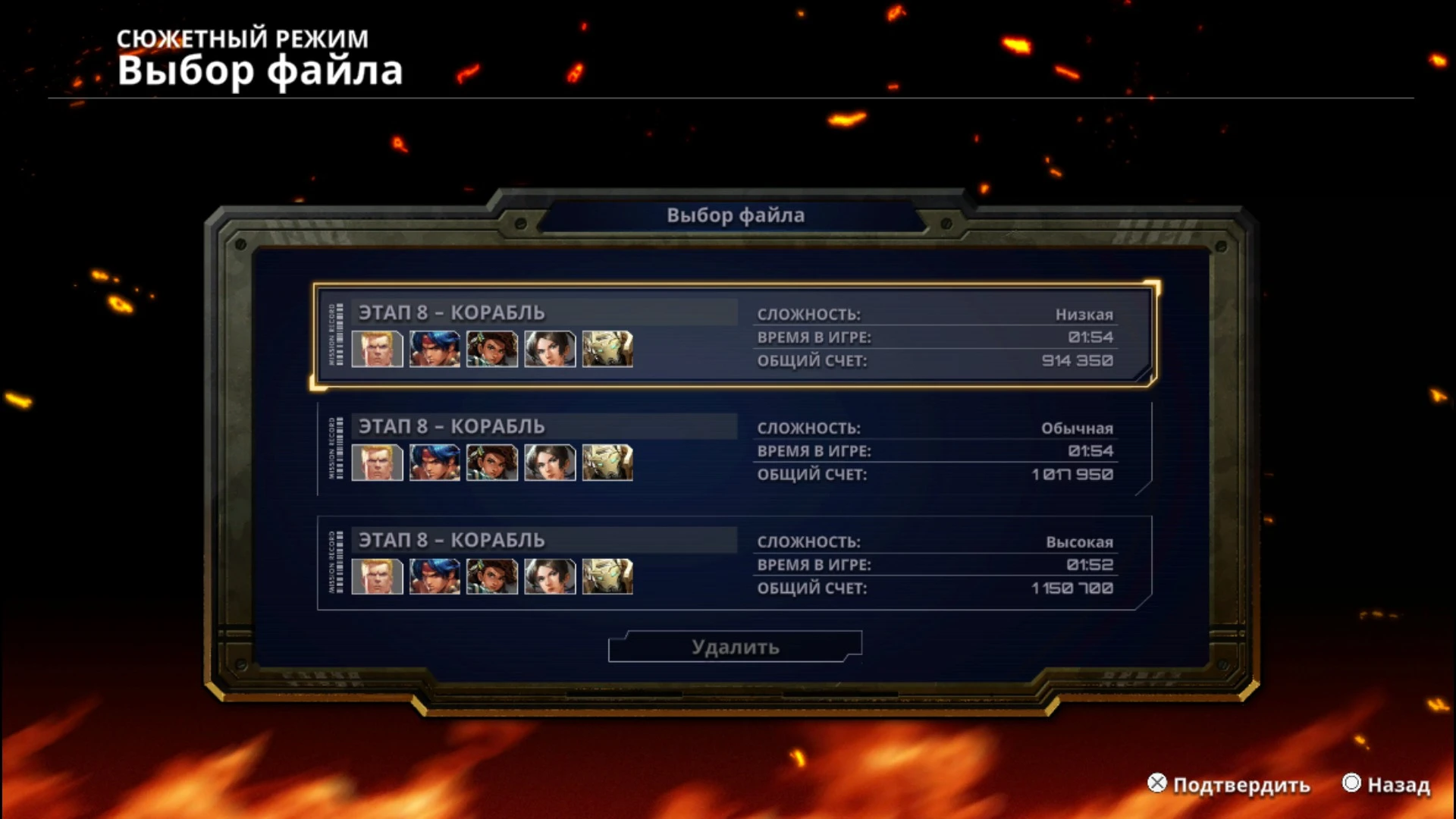Select the robot portrait in the bottom save slot
Screen dimensions: 1456x819
point(607,576)
